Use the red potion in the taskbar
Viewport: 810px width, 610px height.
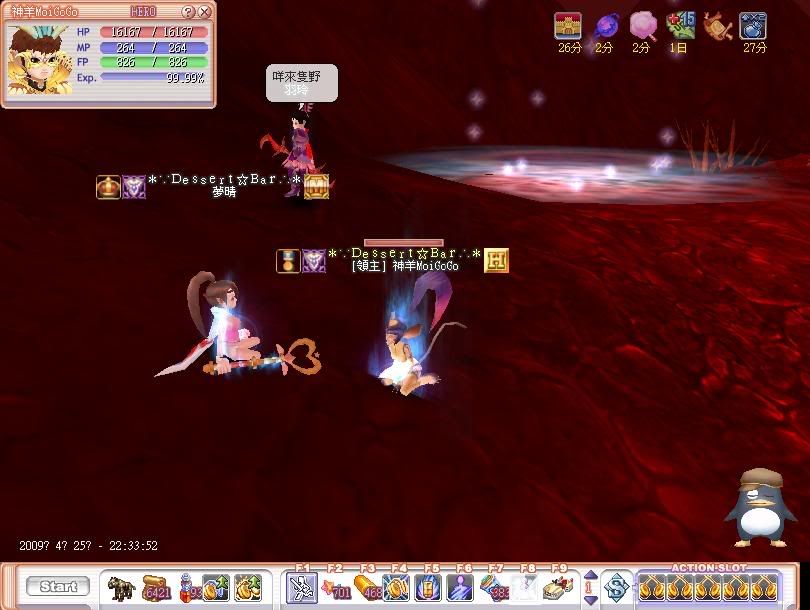tap(186, 588)
